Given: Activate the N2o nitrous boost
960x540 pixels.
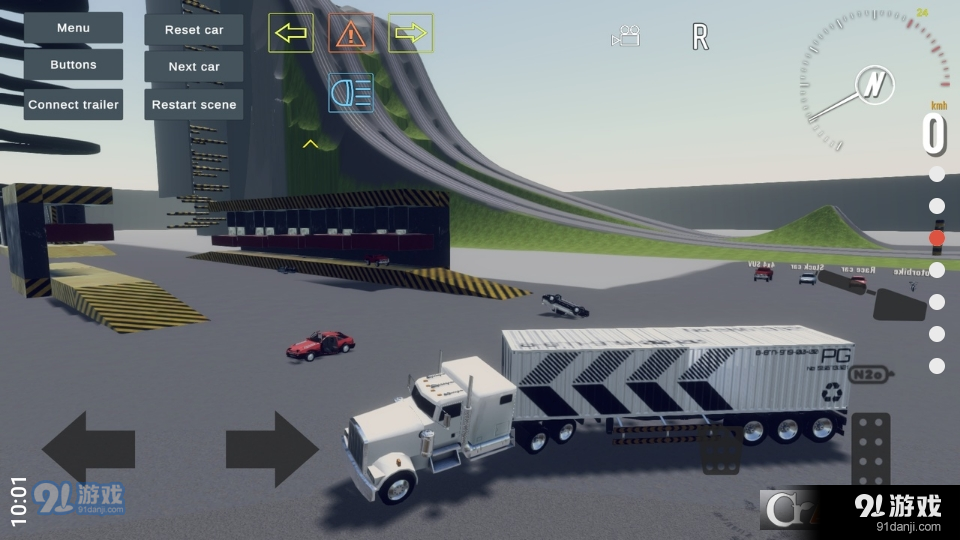Looking at the screenshot, I should 866,375.
